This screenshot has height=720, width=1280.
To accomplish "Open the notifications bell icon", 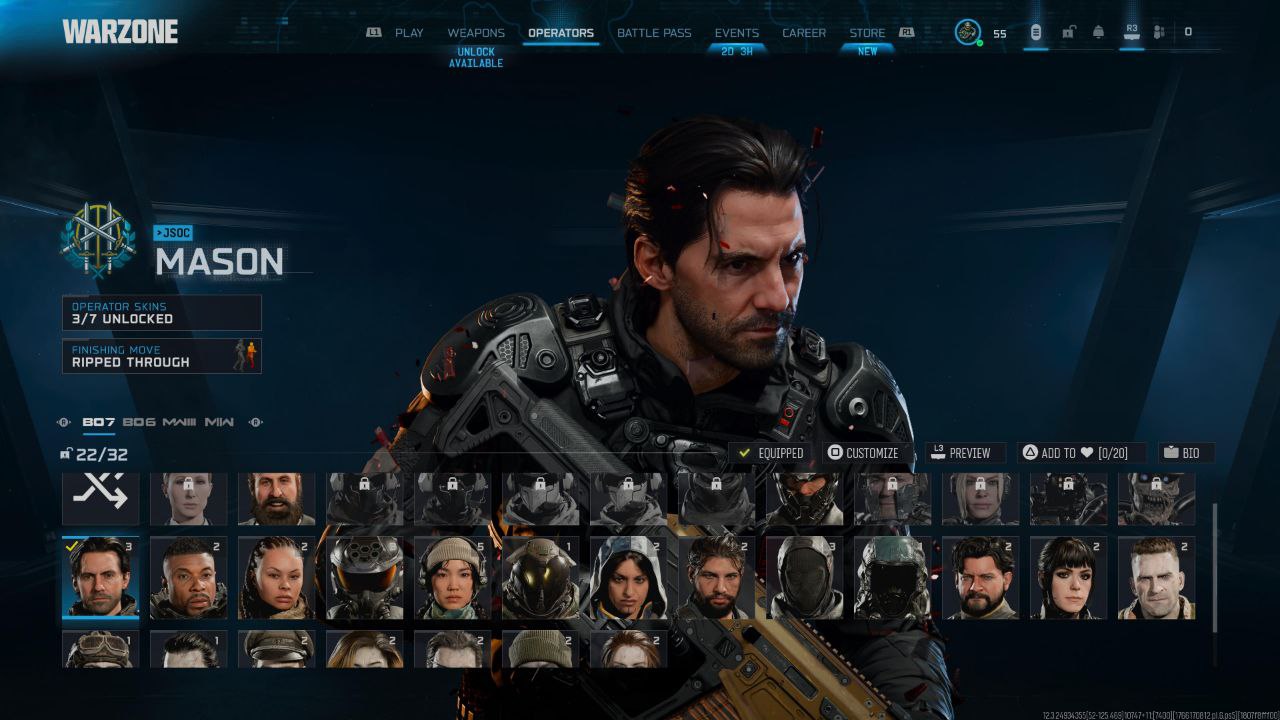I will click(1099, 32).
